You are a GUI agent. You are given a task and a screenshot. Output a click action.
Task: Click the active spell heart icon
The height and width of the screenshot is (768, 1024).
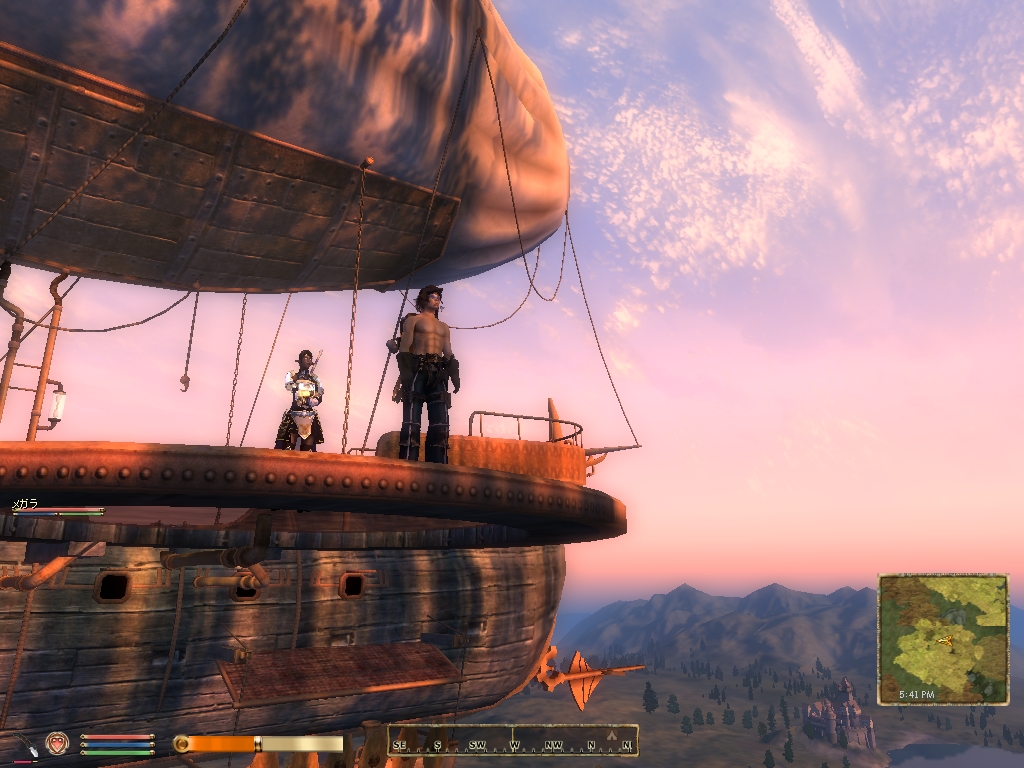(57, 743)
